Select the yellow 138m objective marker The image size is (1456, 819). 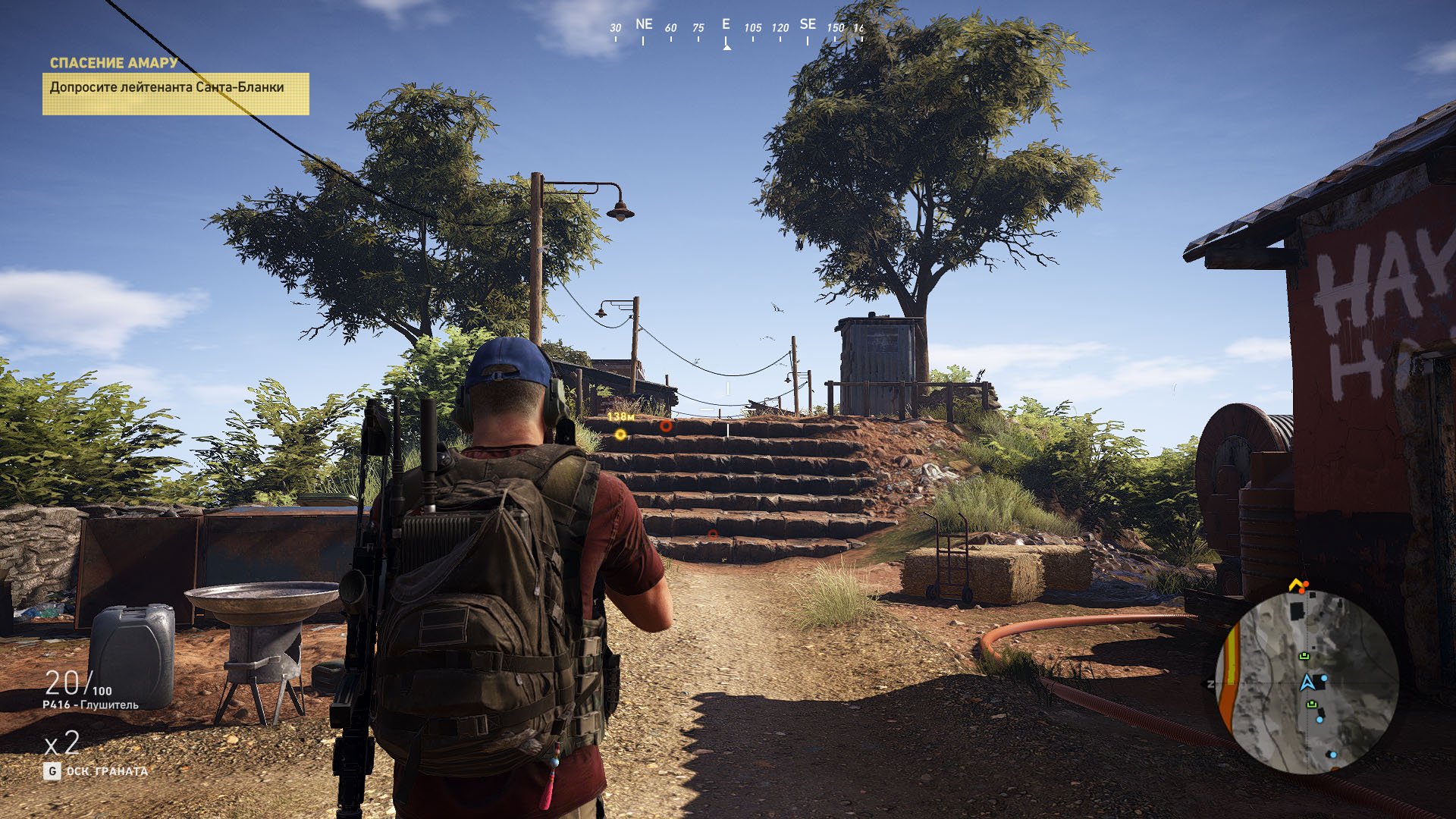click(620, 435)
